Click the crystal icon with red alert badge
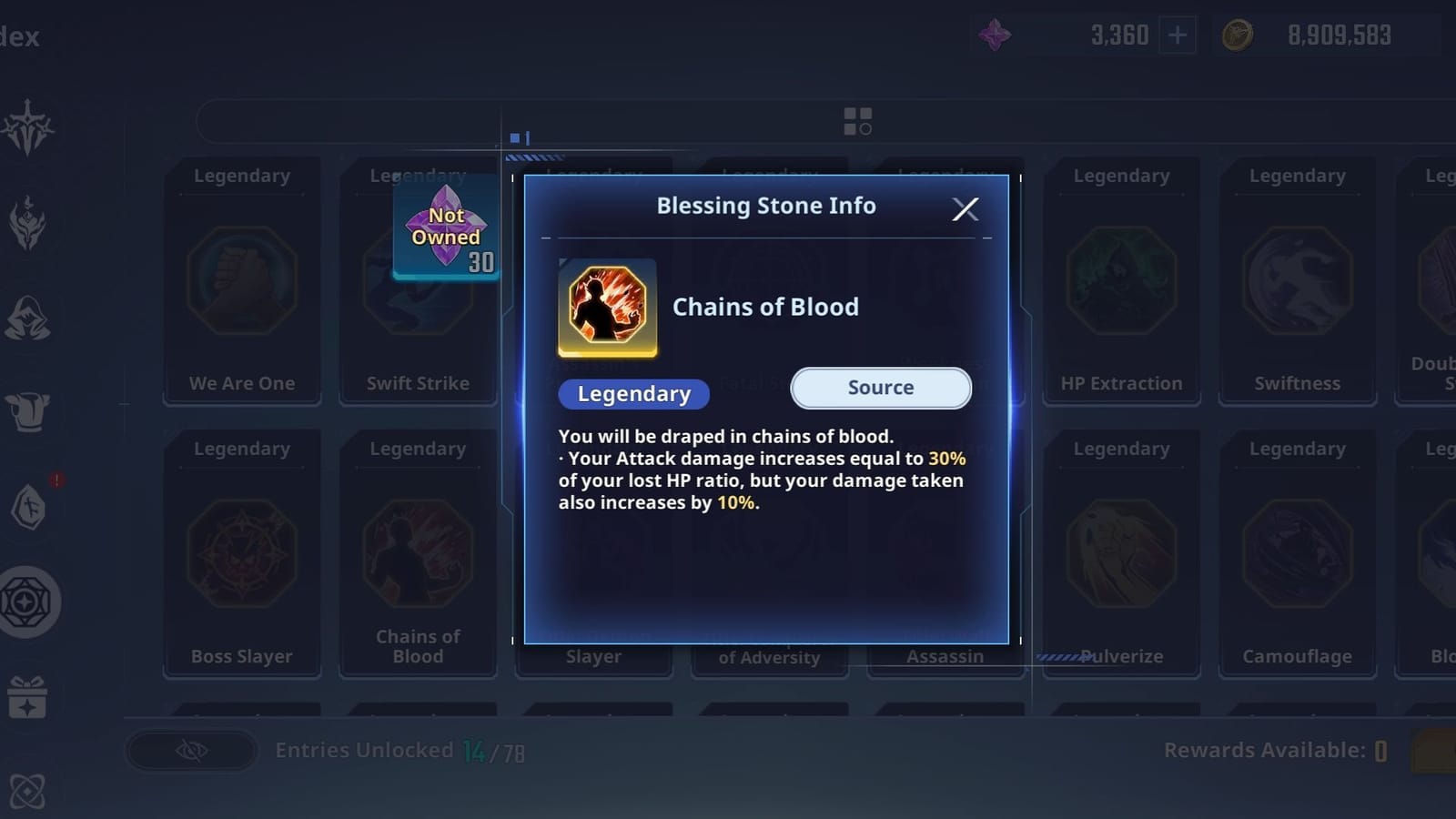 30,508
